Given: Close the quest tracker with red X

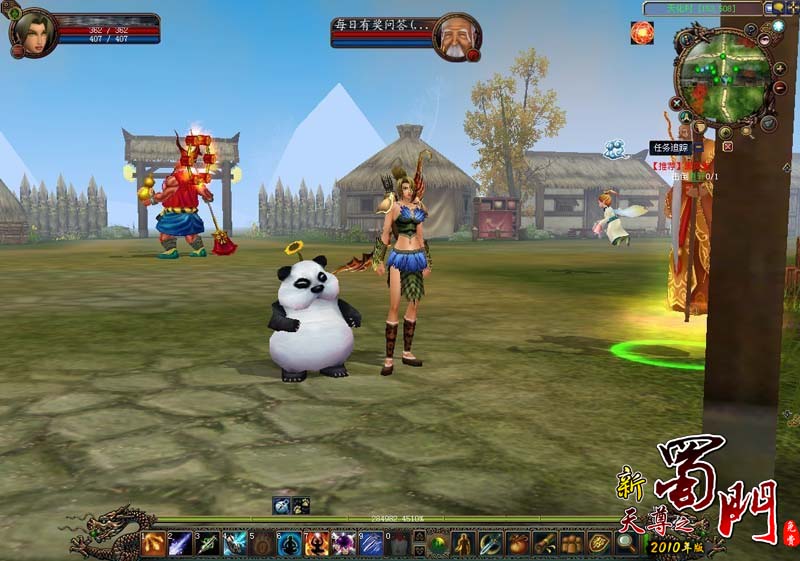Looking at the screenshot, I should pos(727,146).
